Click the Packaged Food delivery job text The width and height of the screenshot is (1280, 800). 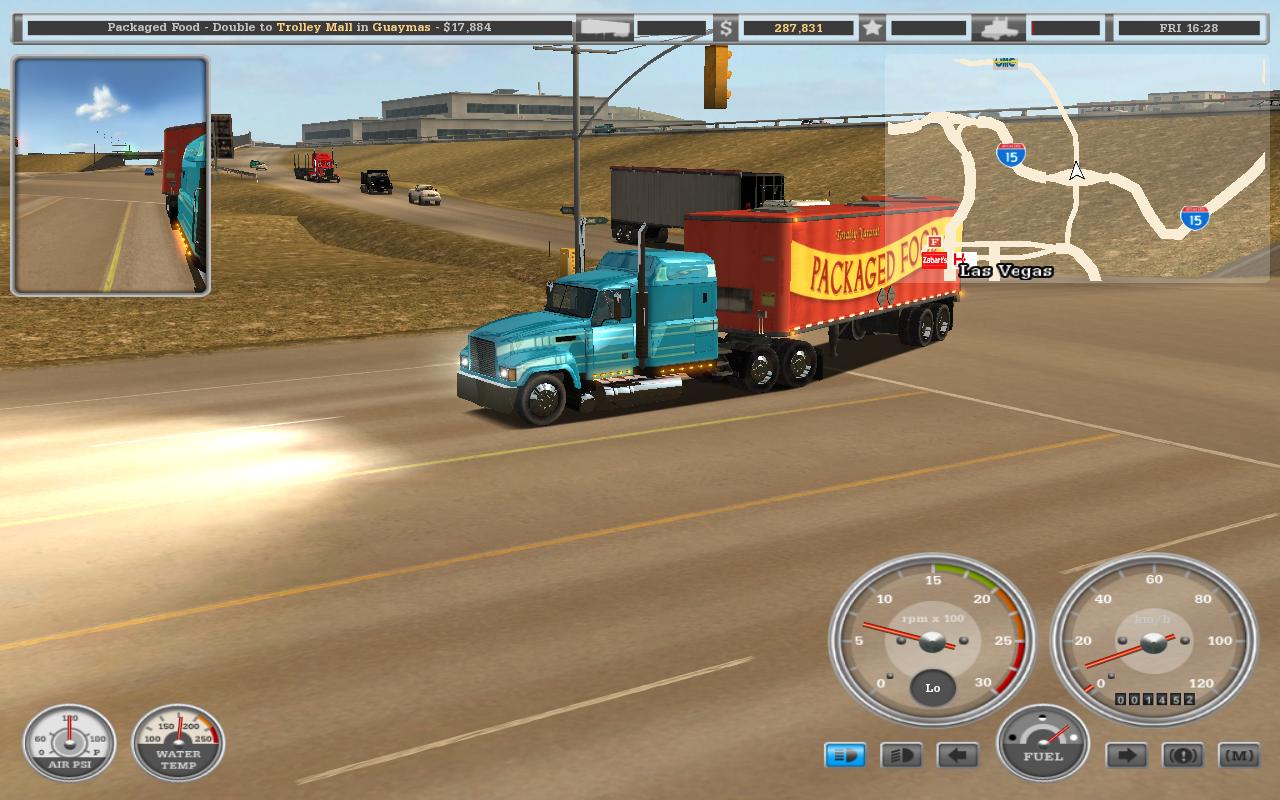[x=299, y=28]
